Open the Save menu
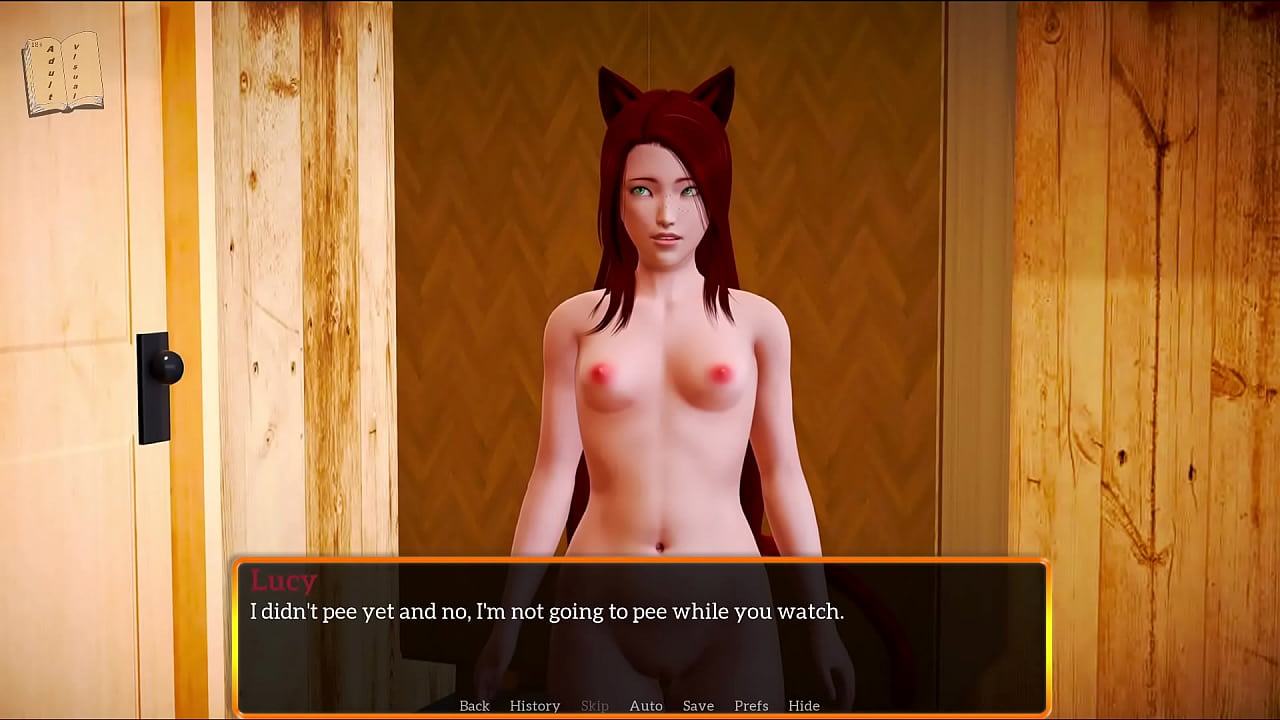Screen dimensions: 1280x720 point(698,706)
